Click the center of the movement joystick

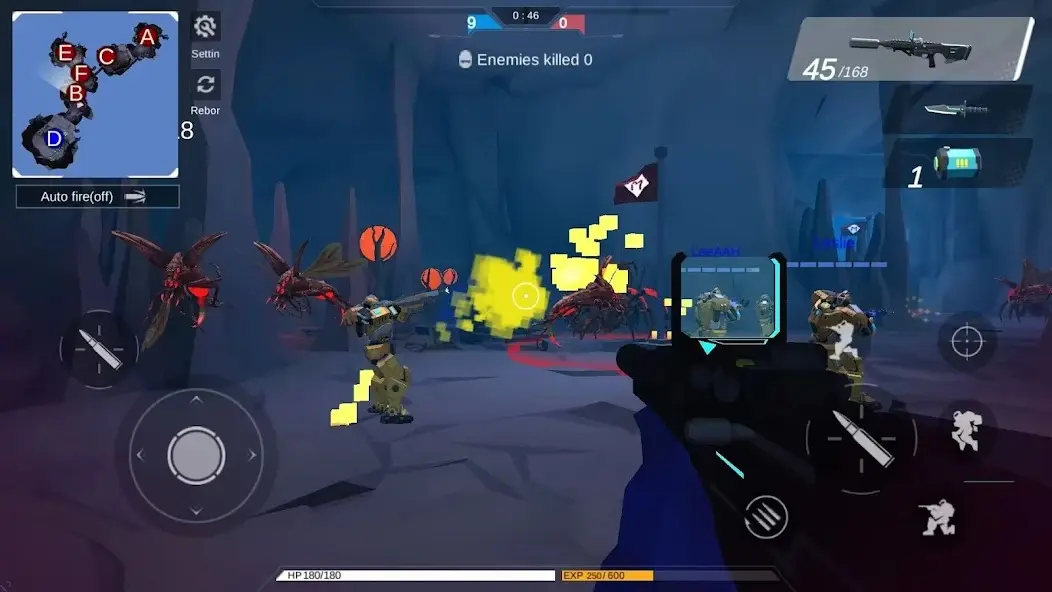click(196, 456)
